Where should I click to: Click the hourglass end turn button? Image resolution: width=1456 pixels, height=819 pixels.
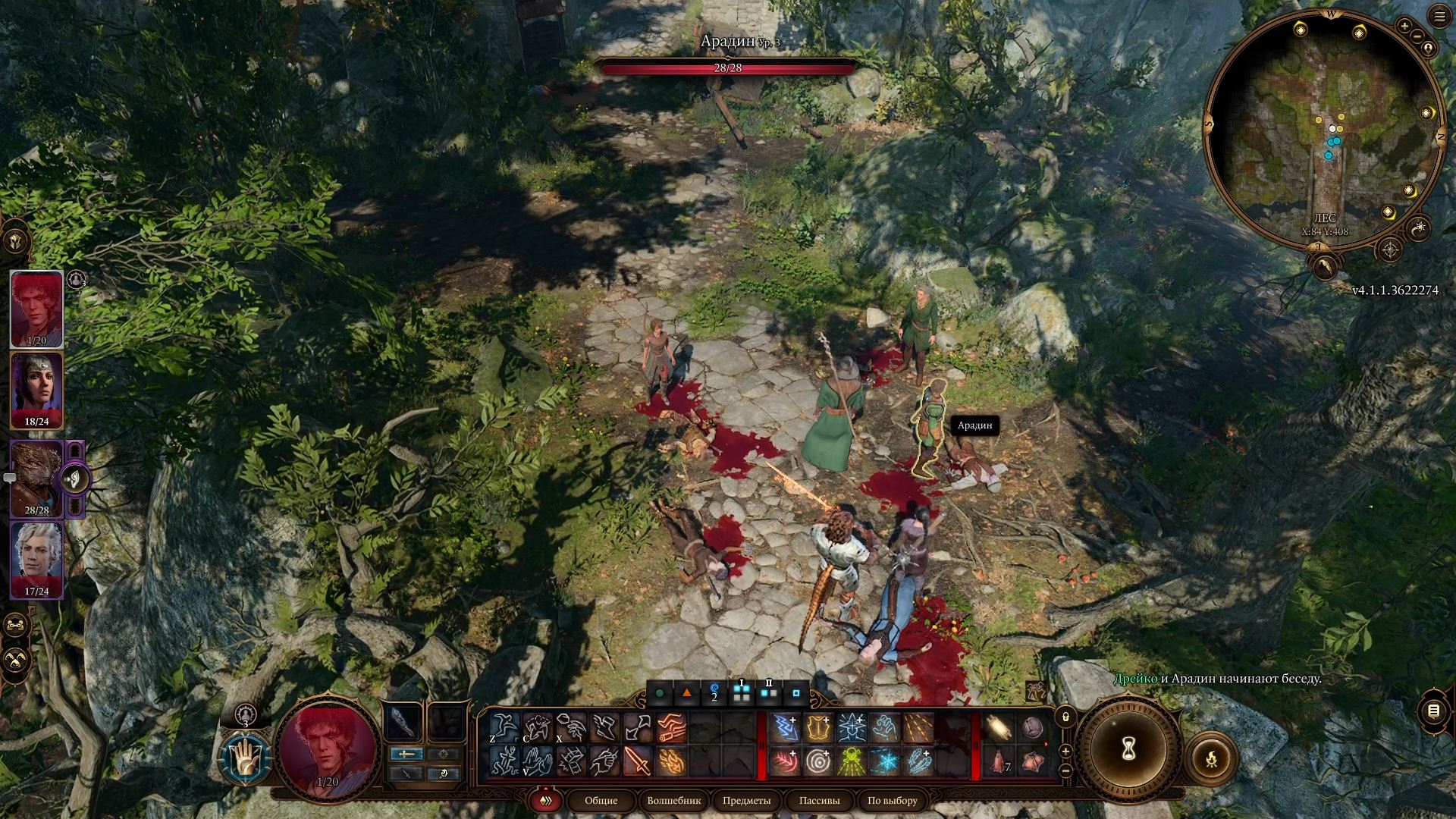coord(1128,751)
